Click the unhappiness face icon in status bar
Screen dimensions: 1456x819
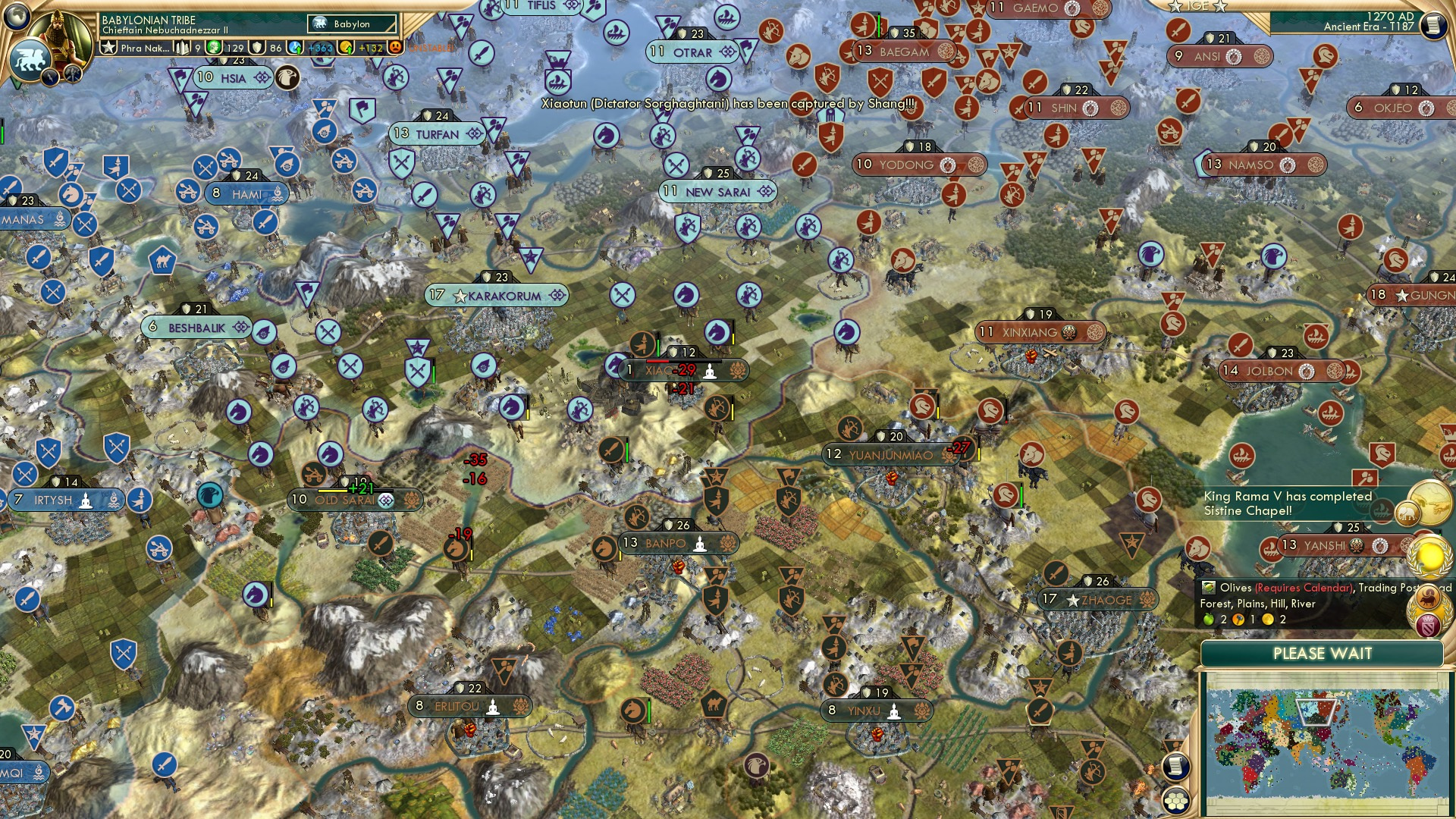395,48
